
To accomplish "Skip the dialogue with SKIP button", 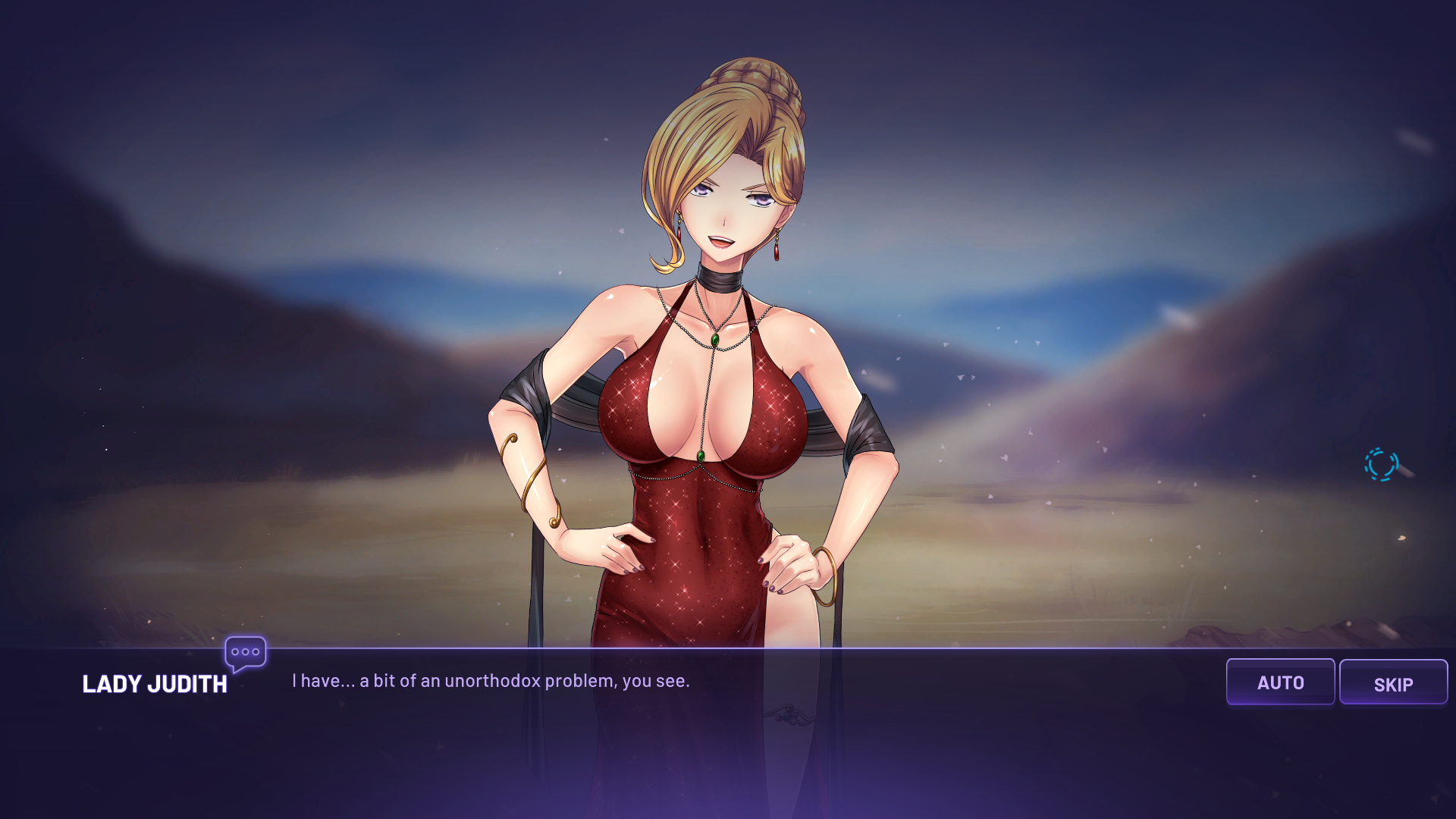I will [x=1393, y=682].
